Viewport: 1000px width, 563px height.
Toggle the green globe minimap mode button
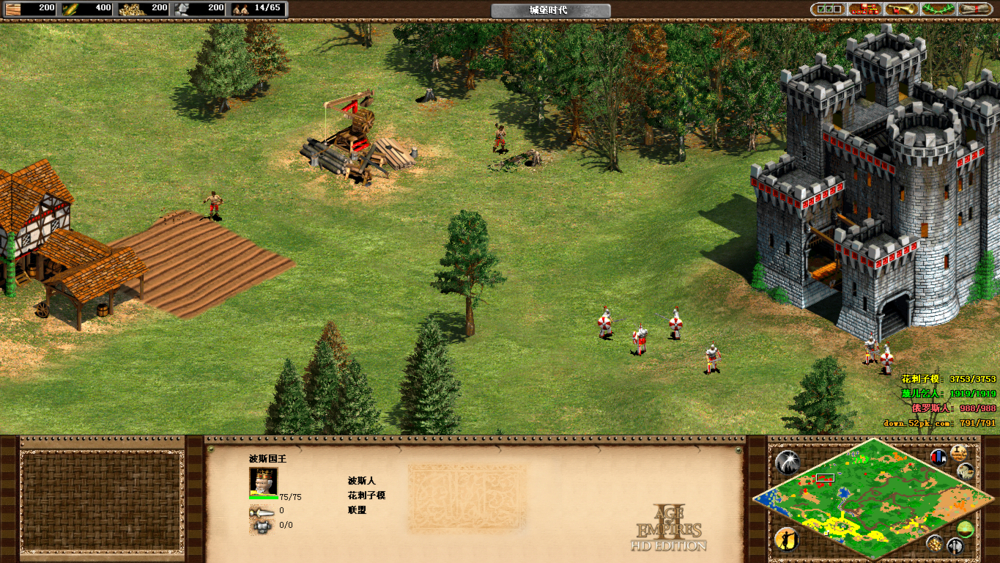pyautogui.click(x=965, y=529)
